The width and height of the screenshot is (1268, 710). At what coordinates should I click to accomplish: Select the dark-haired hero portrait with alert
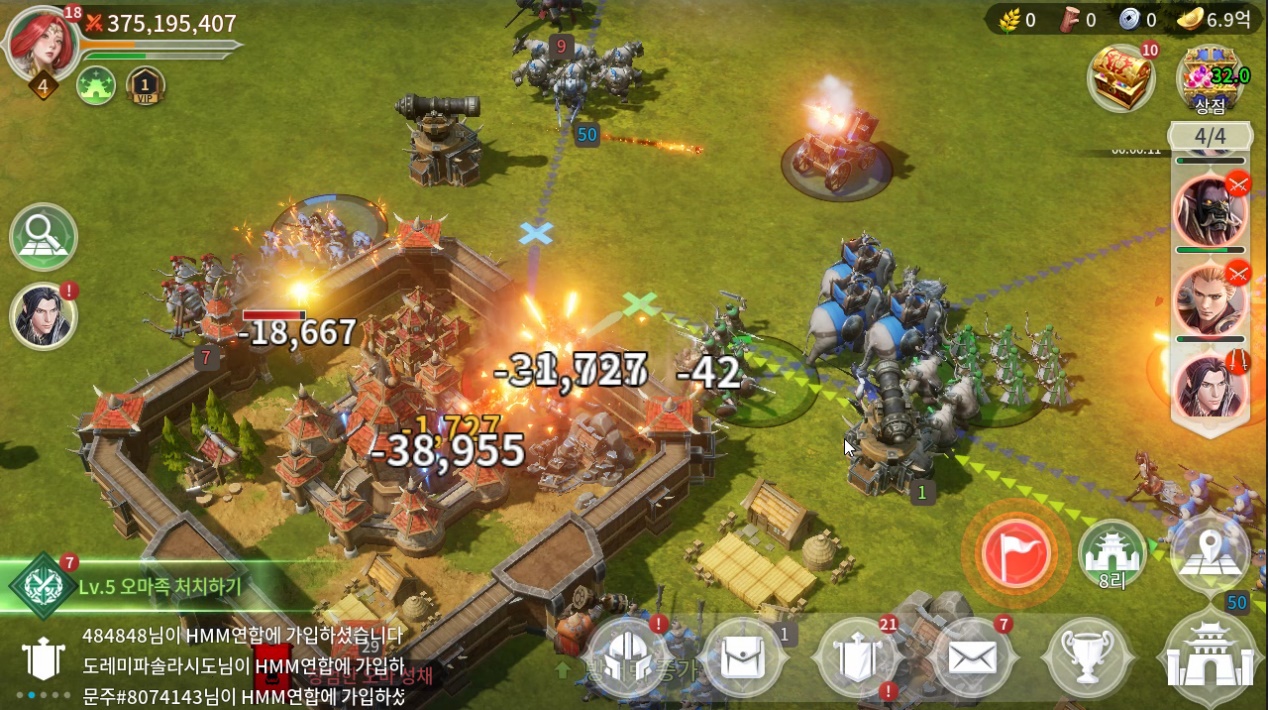coord(43,316)
